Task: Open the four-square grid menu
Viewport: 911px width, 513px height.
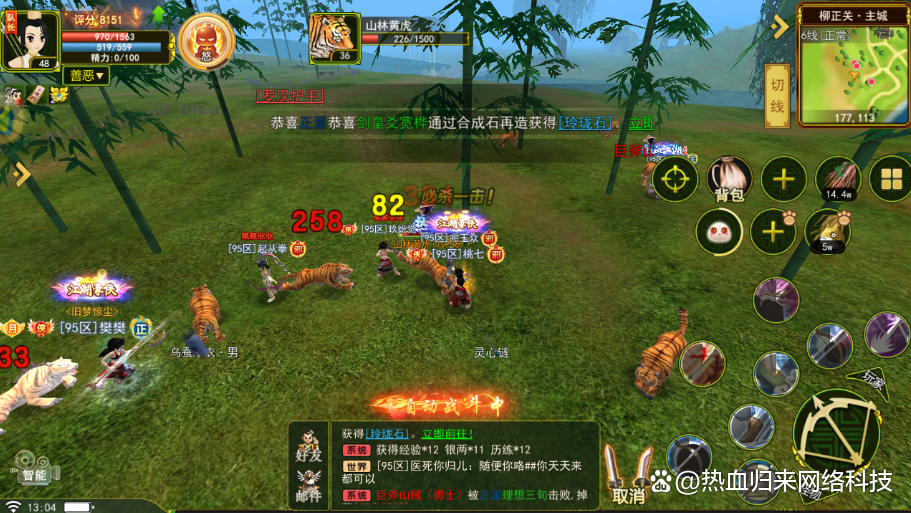Action: [x=887, y=180]
